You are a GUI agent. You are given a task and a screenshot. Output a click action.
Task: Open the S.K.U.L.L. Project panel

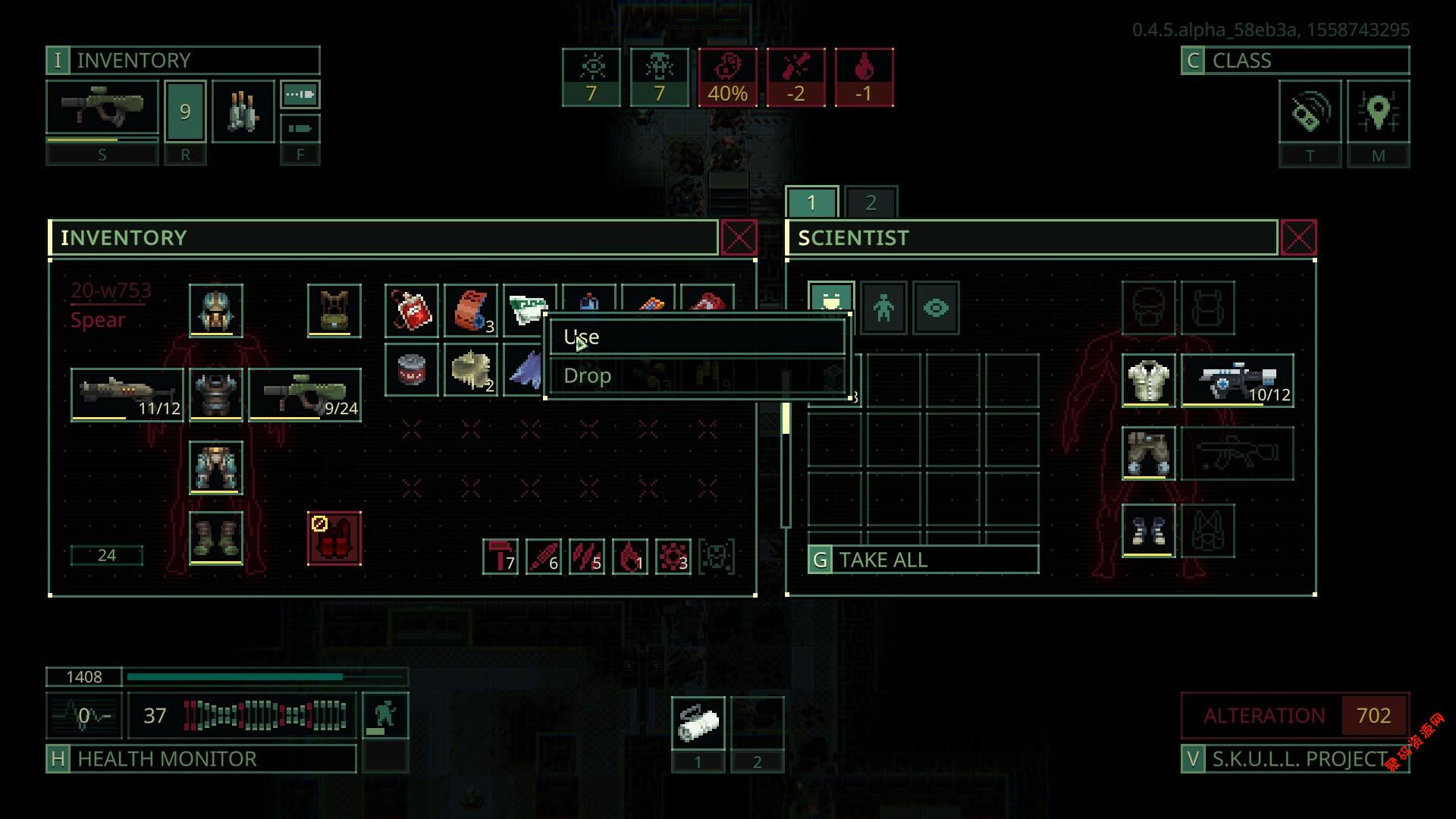(x=1294, y=758)
